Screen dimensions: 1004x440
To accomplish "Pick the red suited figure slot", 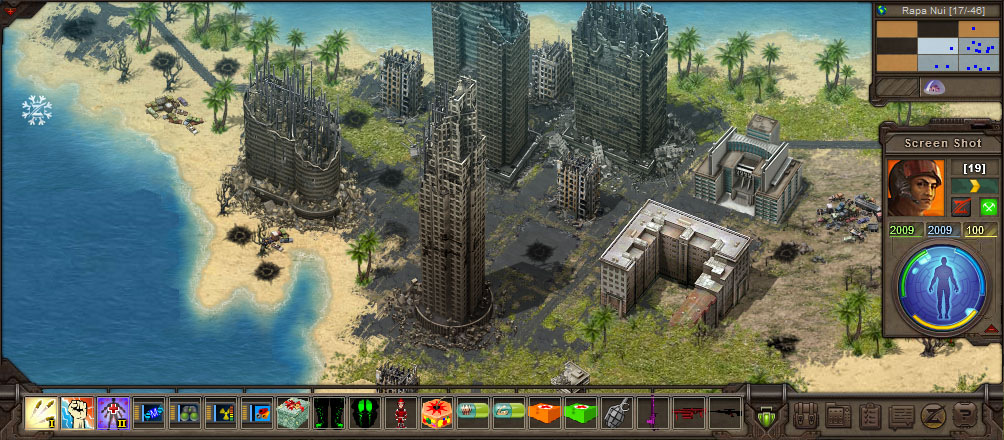I will (x=399, y=412).
